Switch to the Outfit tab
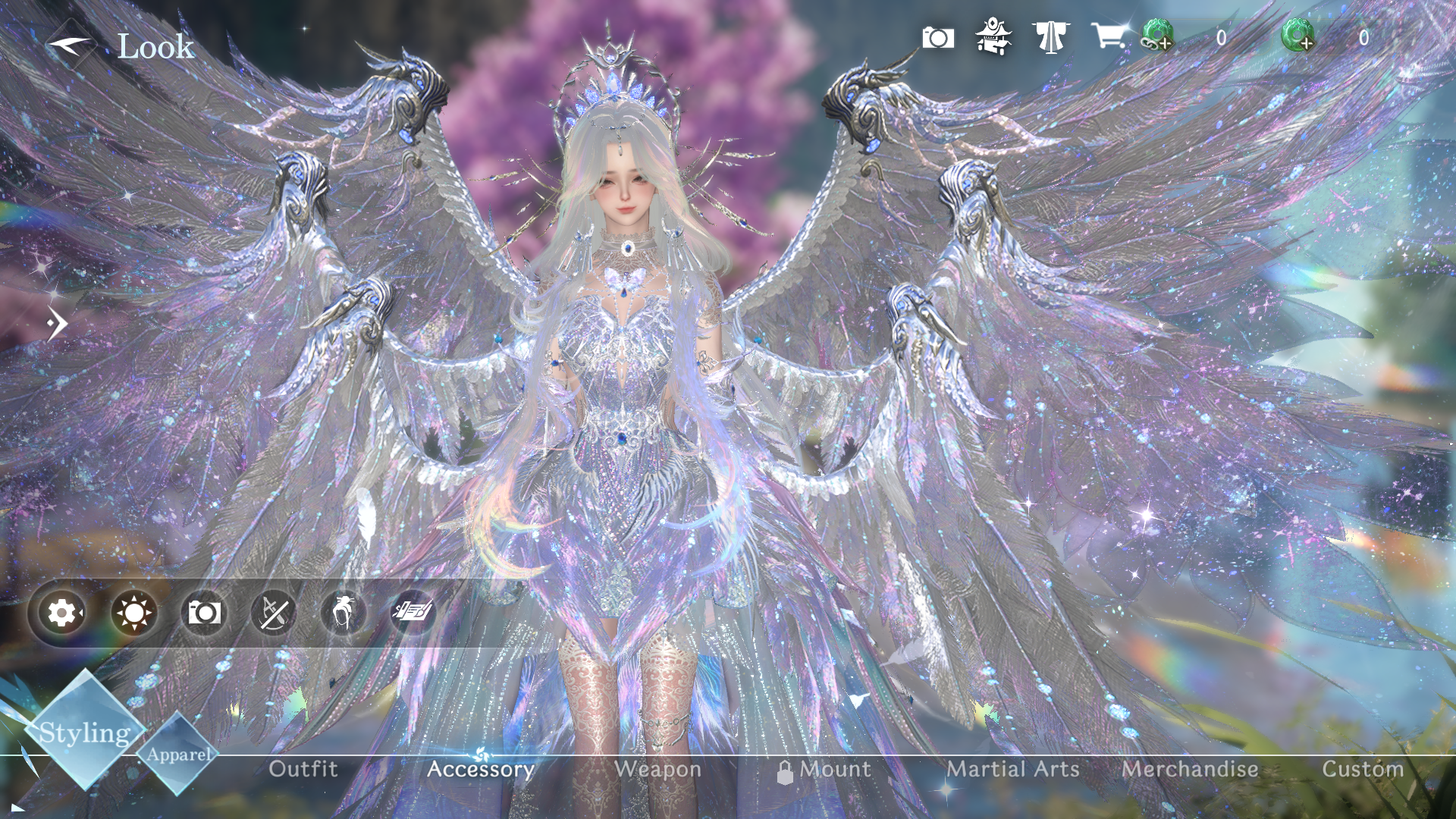This screenshot has width=1456, height=819. (303, 769)
